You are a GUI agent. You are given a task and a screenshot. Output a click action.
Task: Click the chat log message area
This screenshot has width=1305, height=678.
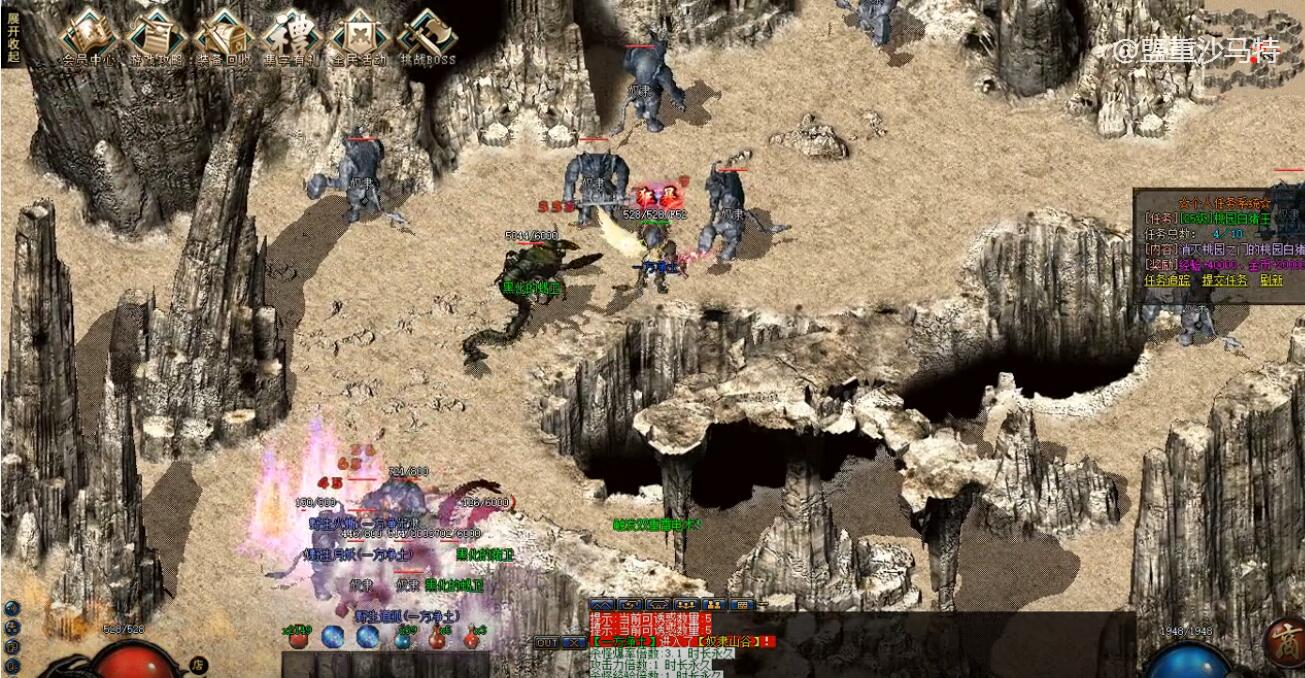680,650
